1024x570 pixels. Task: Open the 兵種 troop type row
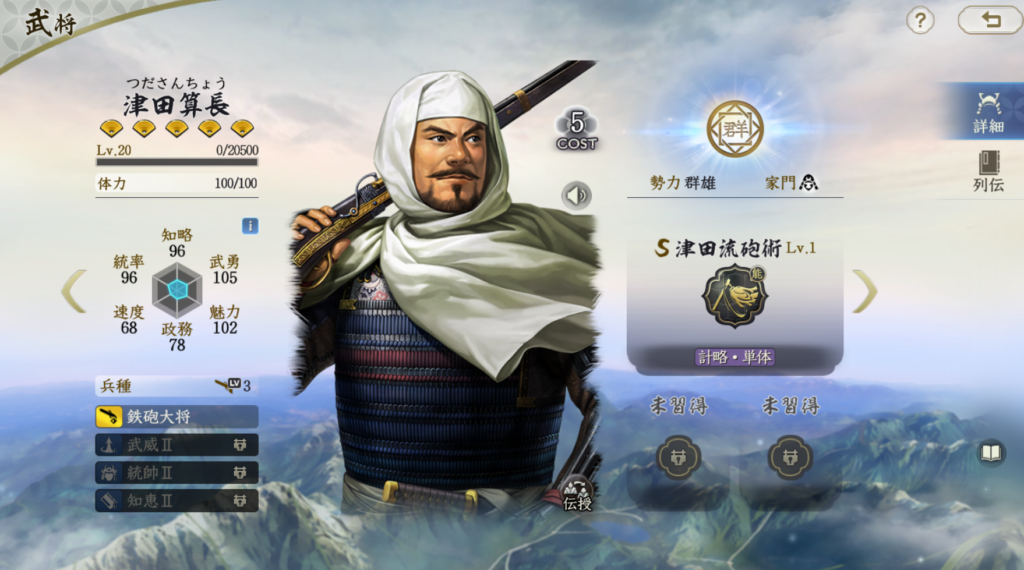177,386
